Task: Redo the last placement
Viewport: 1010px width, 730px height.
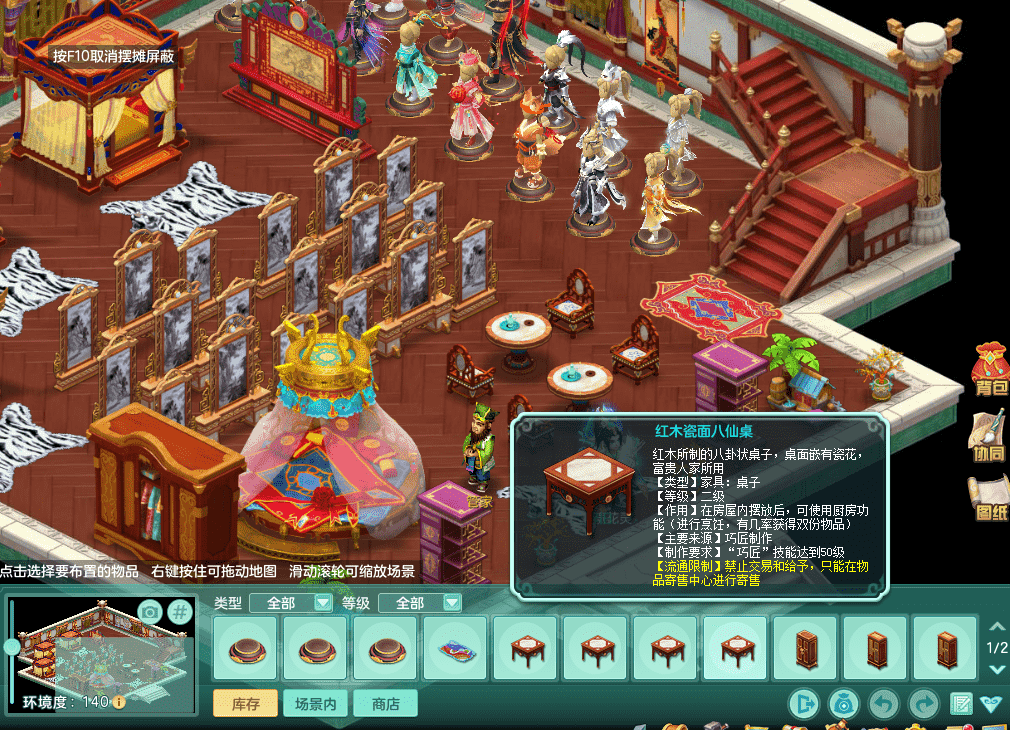Action: (x=922, y=704)
